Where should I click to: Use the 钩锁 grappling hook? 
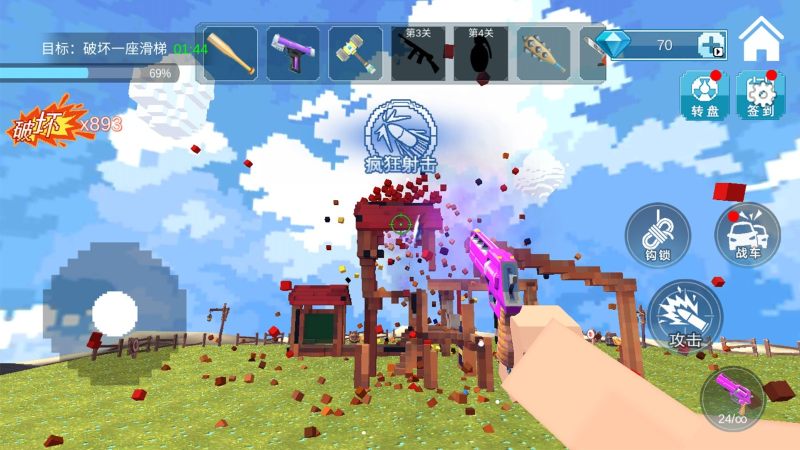coord(656,235)
